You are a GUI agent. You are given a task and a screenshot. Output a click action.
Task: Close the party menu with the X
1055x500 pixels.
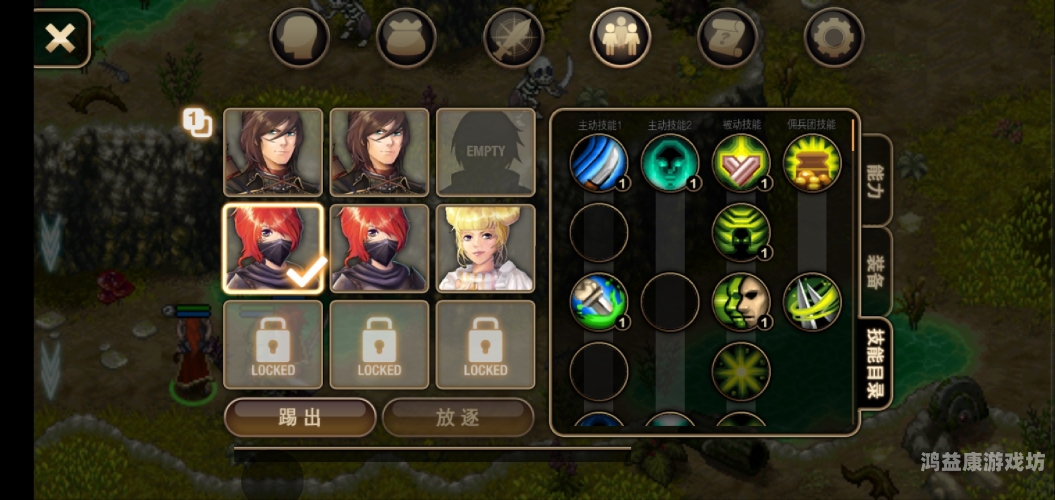click(x=61, y=39)
